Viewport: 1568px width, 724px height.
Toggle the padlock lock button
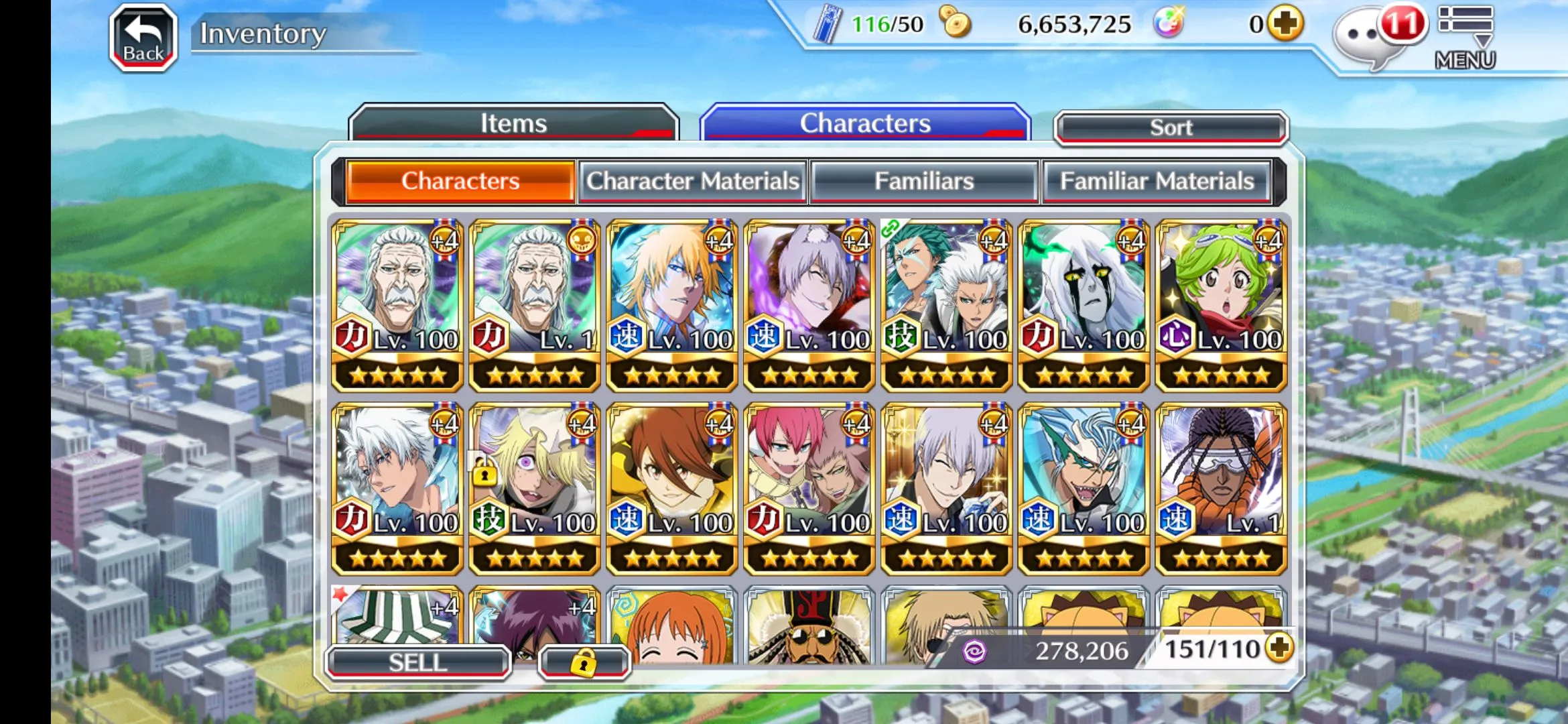tap(583, 662)
